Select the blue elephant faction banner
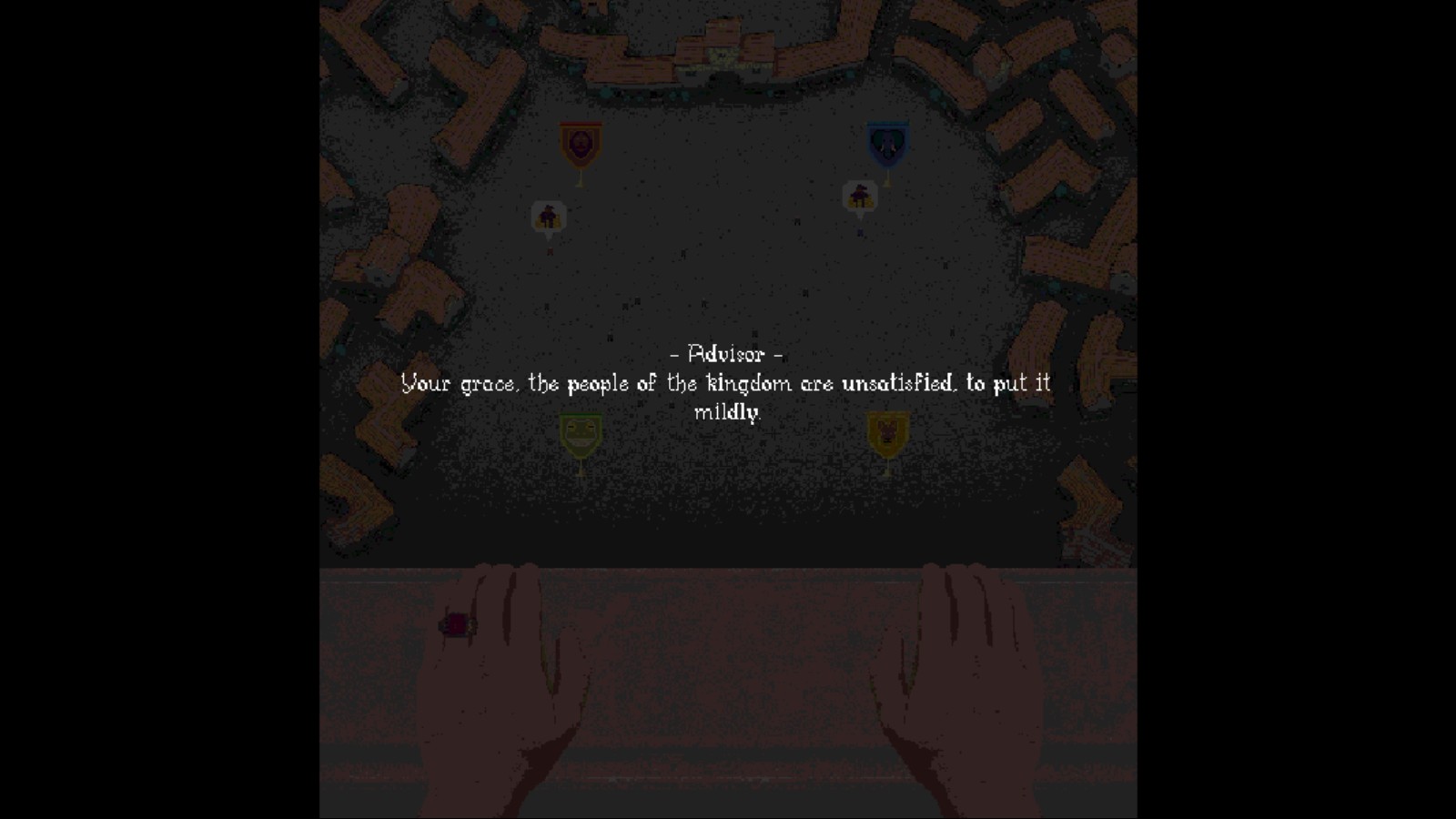 [887, 145]
